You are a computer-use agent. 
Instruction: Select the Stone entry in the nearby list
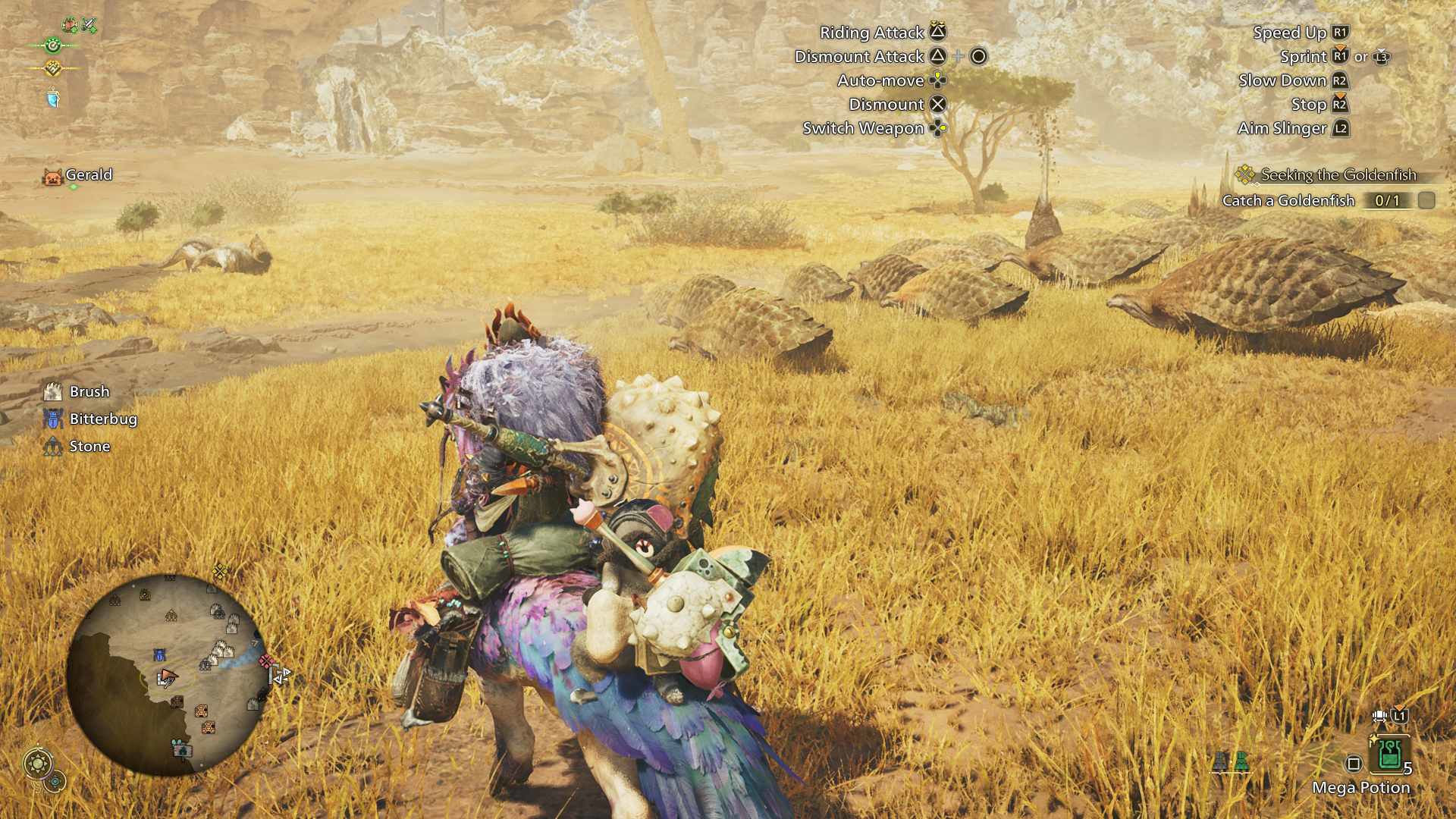[89, 446]
